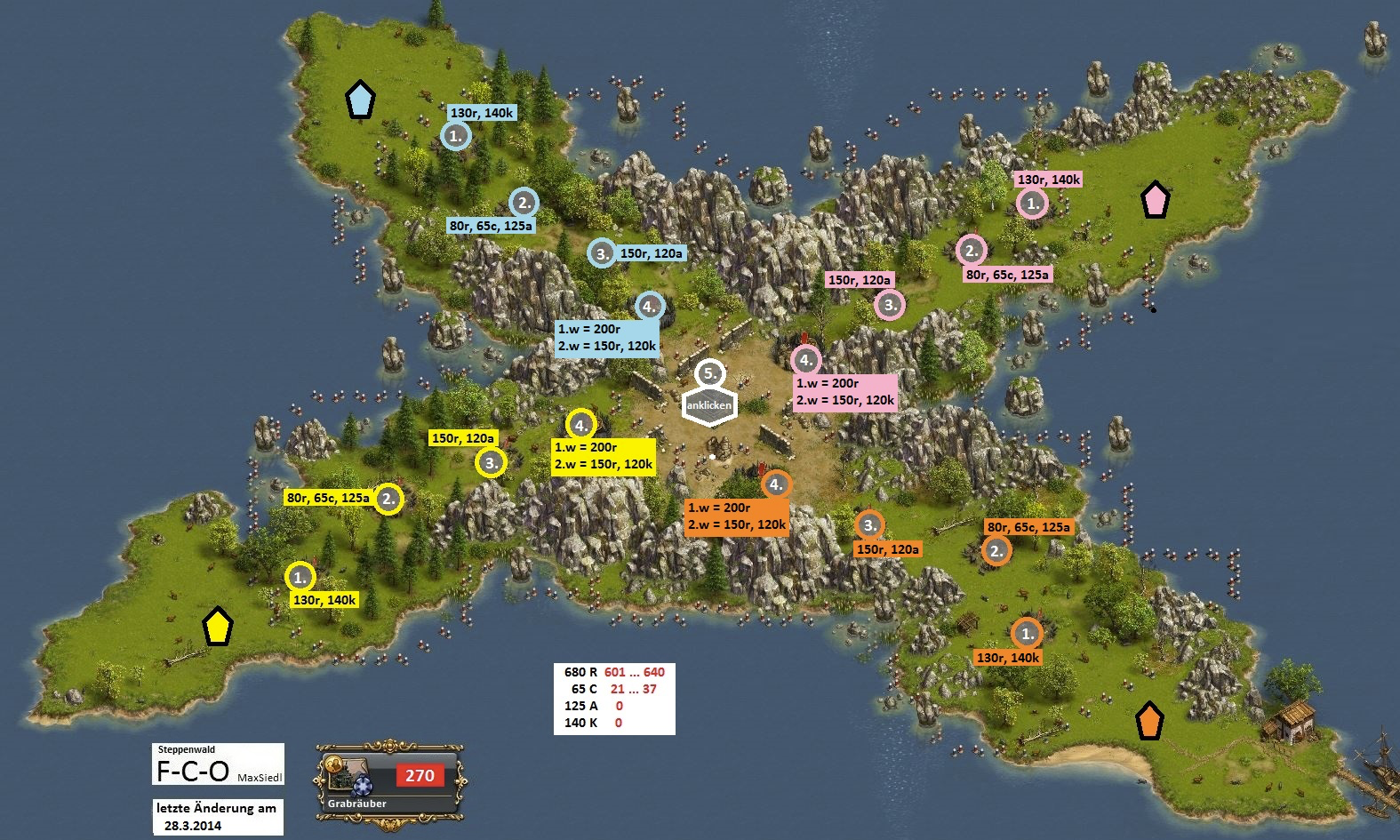This screenshot has width=1400, height=840.
Task: Click the orange circle marker numbered 1
Action: pos(1027,634)
